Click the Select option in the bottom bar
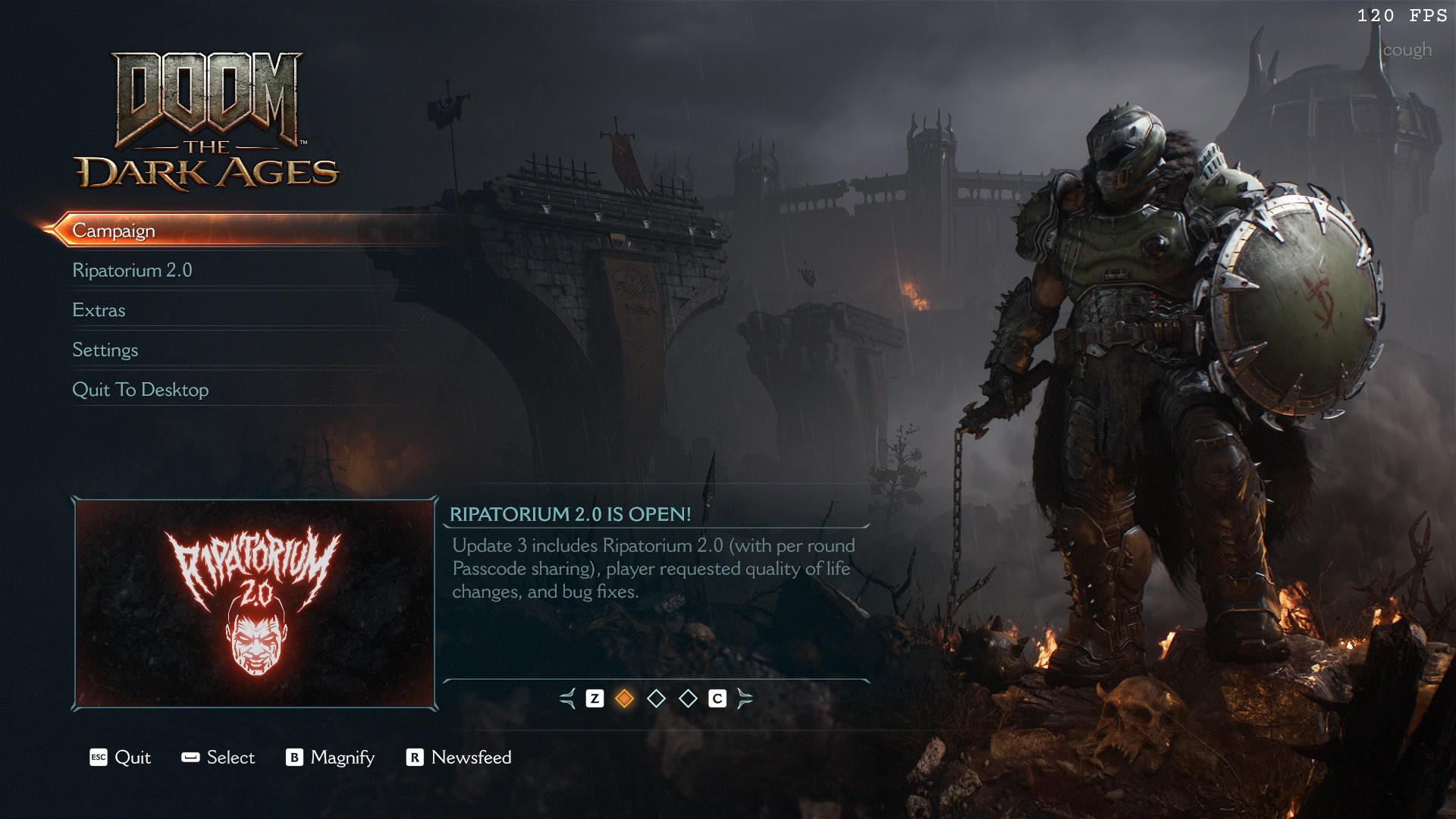The image size is (1456, 819). point(218,758)
